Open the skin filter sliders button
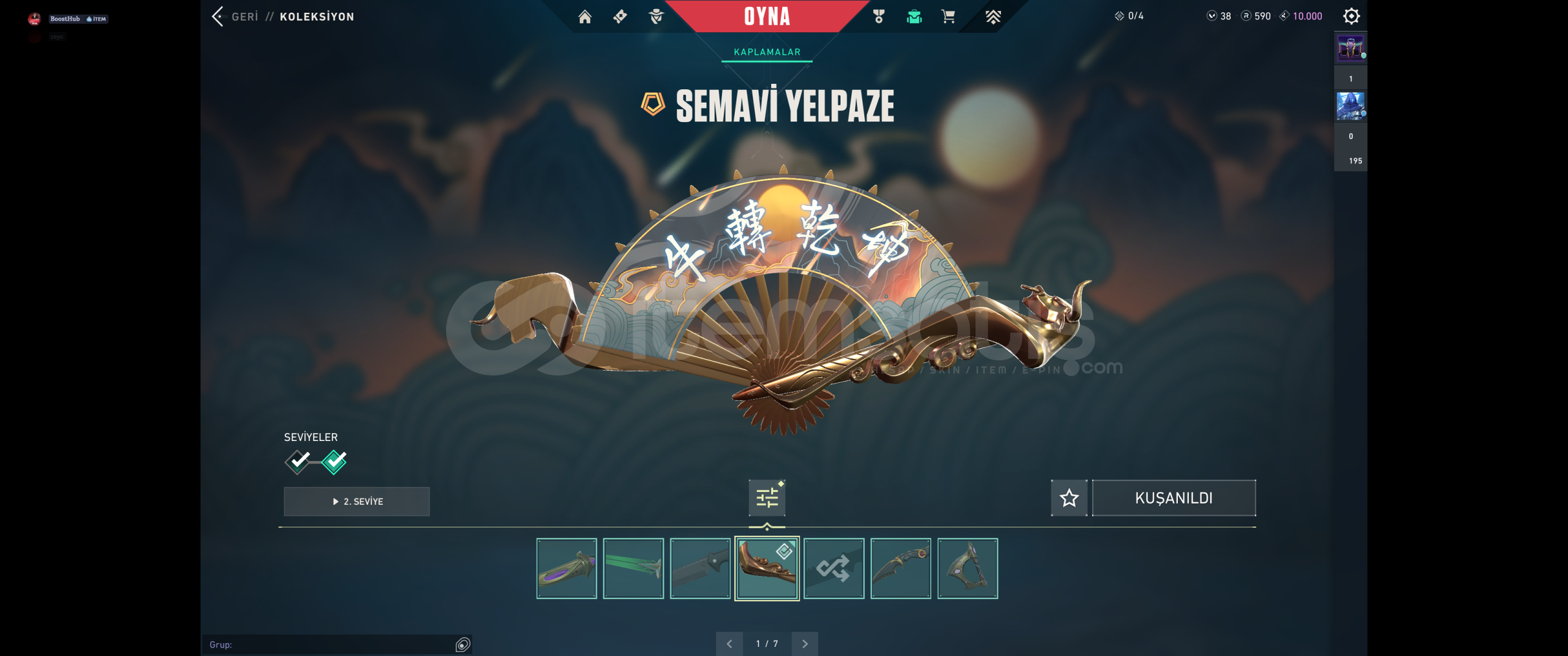 [x=767, y=498]
